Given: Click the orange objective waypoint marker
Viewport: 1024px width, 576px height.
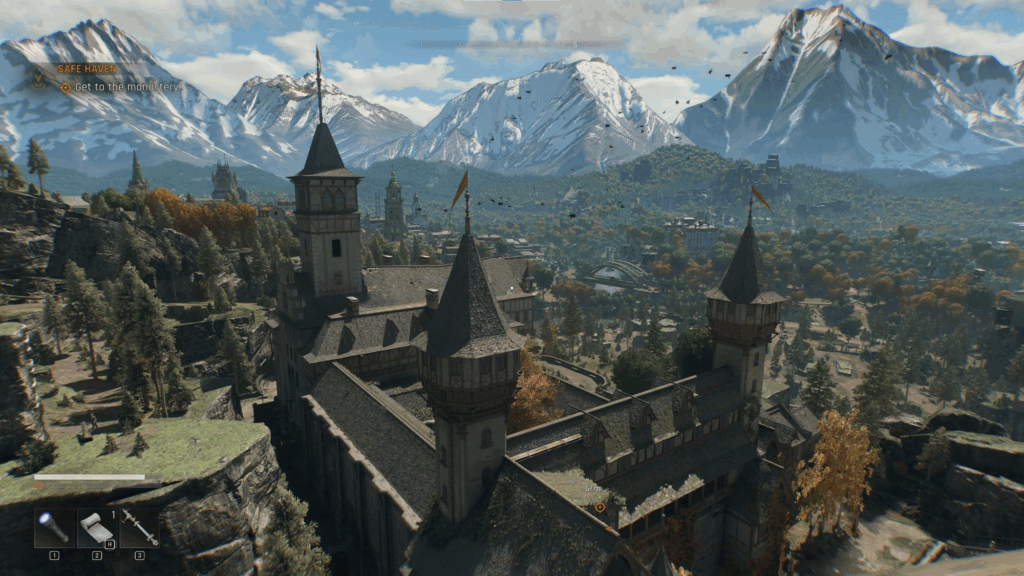Looking at the screenshot, I should point(600,506).
